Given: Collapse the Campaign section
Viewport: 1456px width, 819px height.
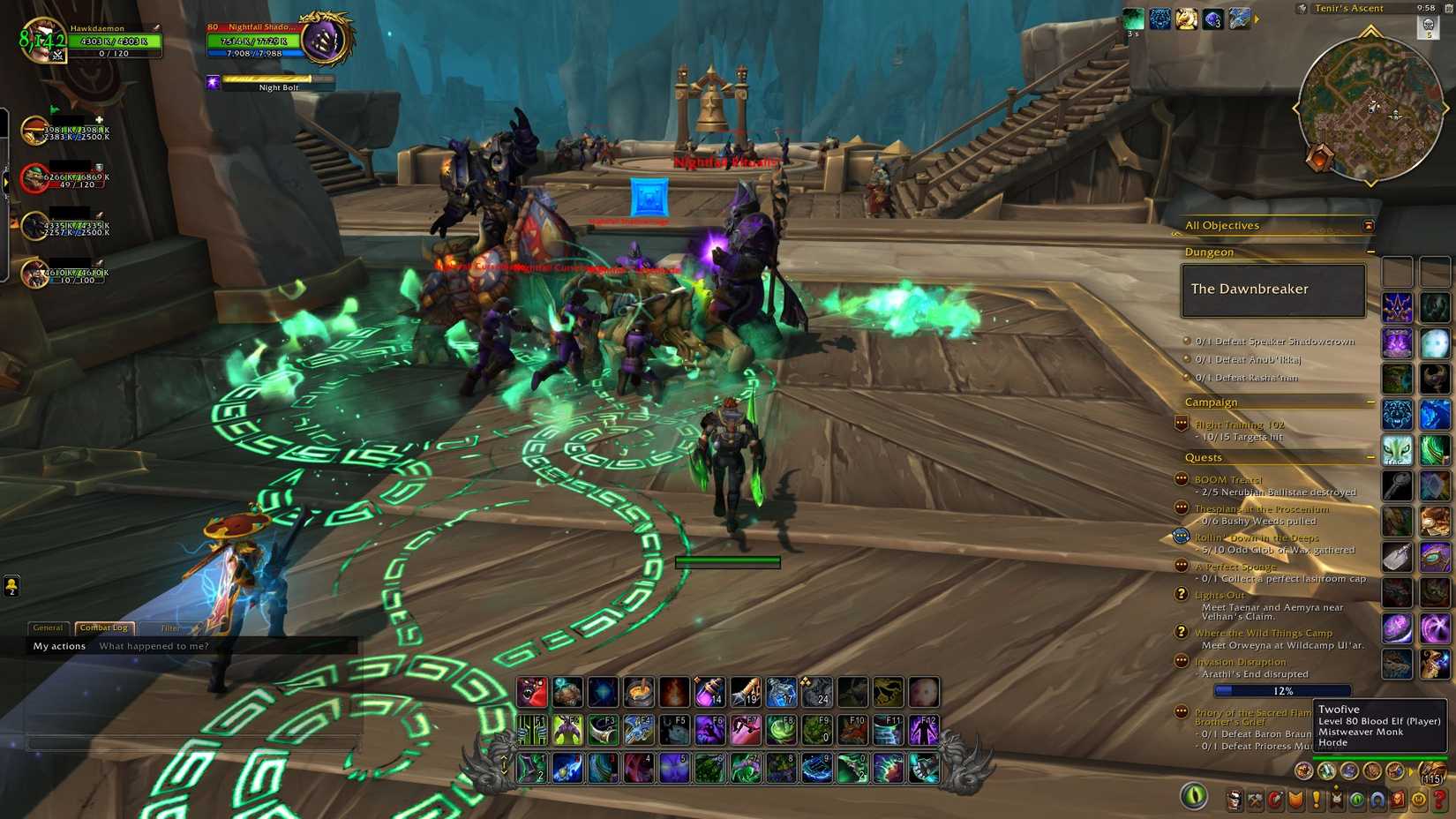Looking at the screenshot, I should click(x=1371, y=402).
